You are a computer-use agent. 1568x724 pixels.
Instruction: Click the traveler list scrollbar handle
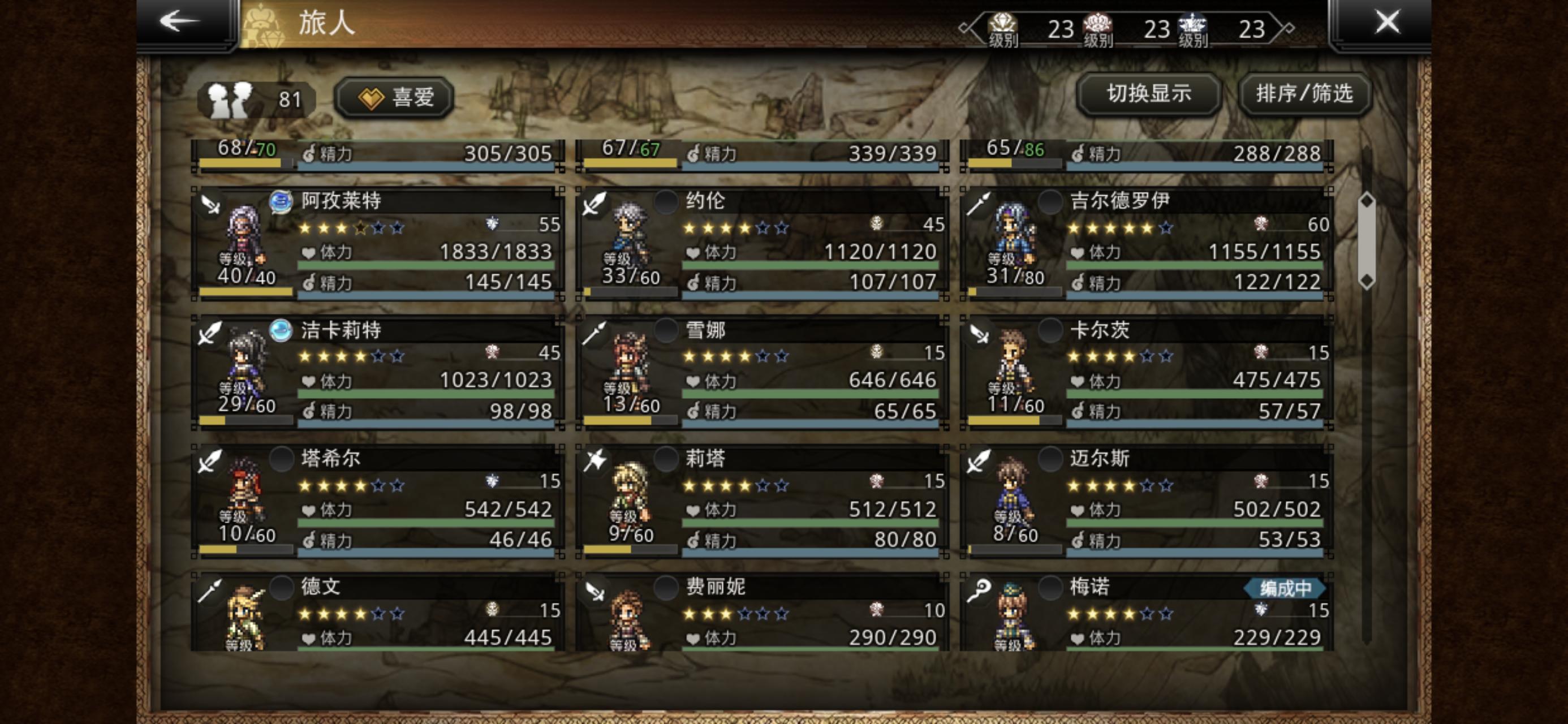click(x=1367, y=241)
